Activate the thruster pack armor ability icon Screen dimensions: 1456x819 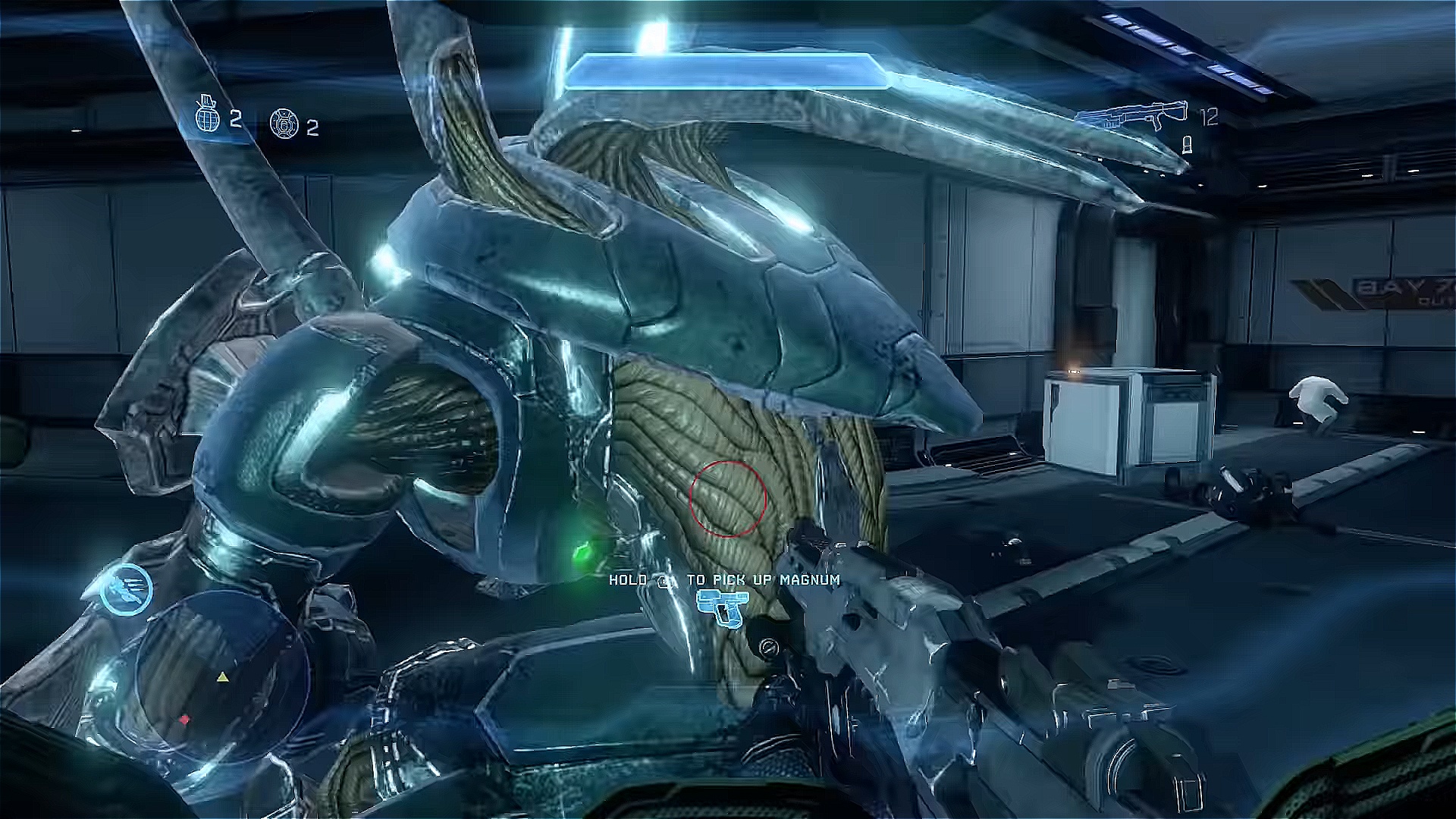[x=126, y=590]
